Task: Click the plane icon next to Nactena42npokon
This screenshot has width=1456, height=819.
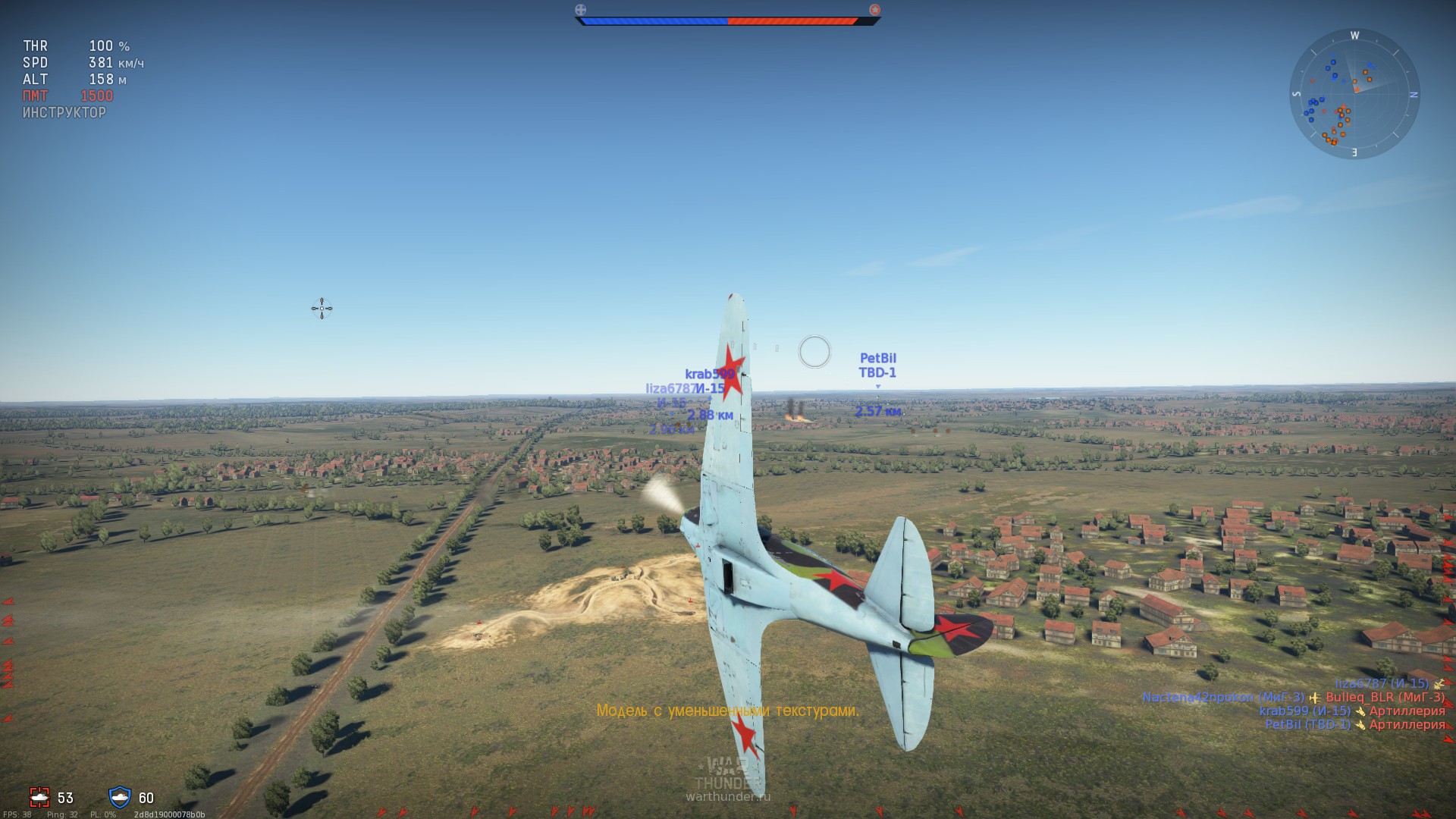Action: click(x=1315, y=698)
